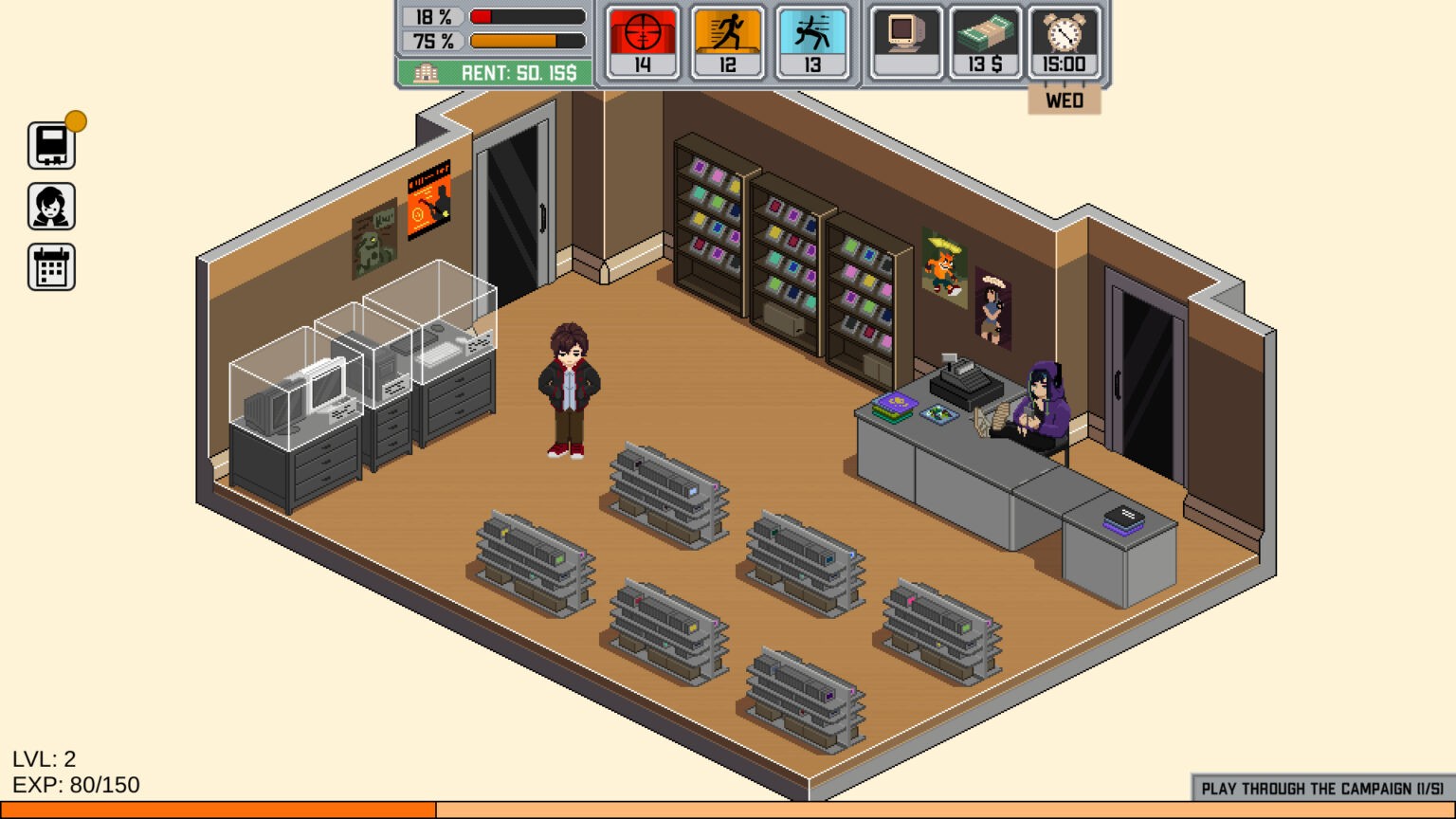Click the cash stack money icon
This screenshot has height=819, width=1456.
coord(985,42)
